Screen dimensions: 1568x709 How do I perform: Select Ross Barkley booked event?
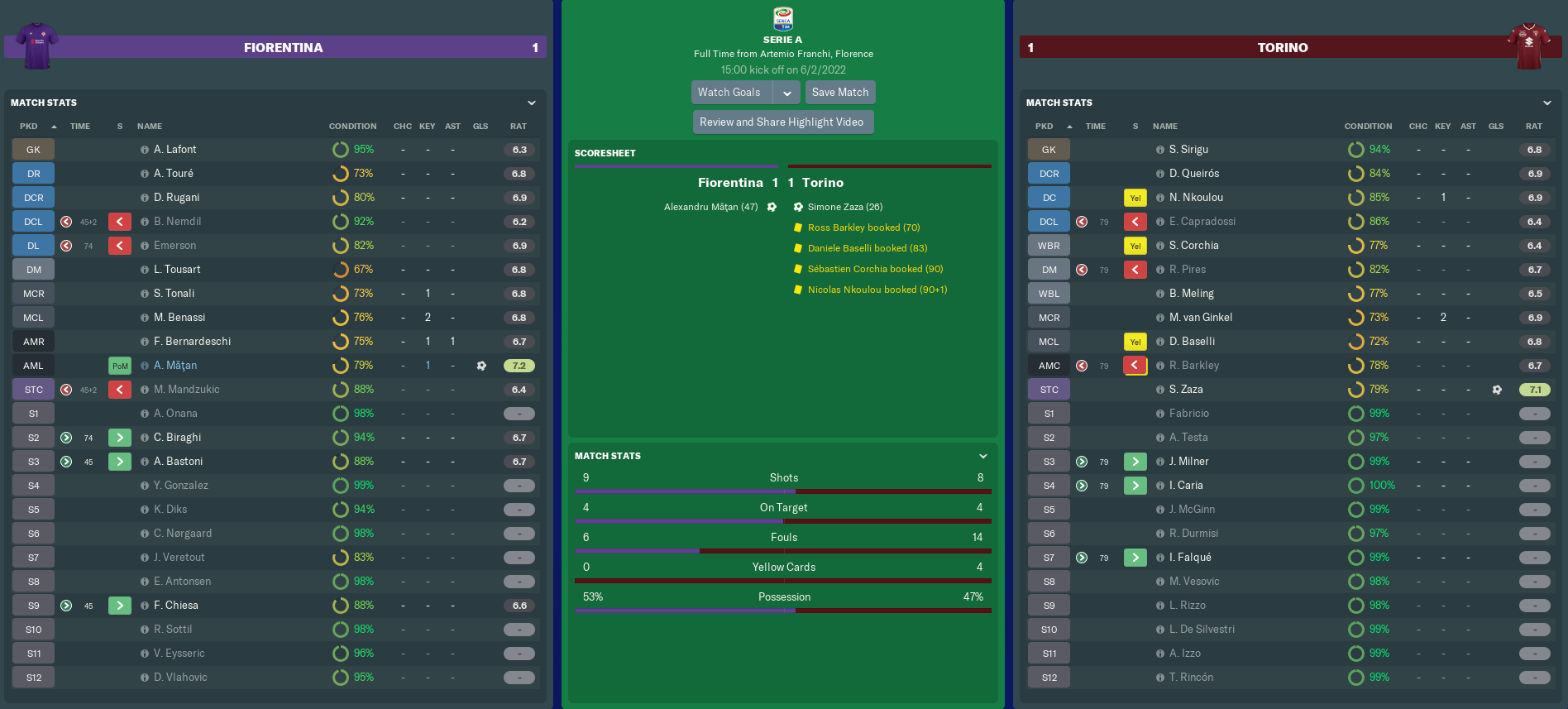pyautogui.click(x=863, y=228)
